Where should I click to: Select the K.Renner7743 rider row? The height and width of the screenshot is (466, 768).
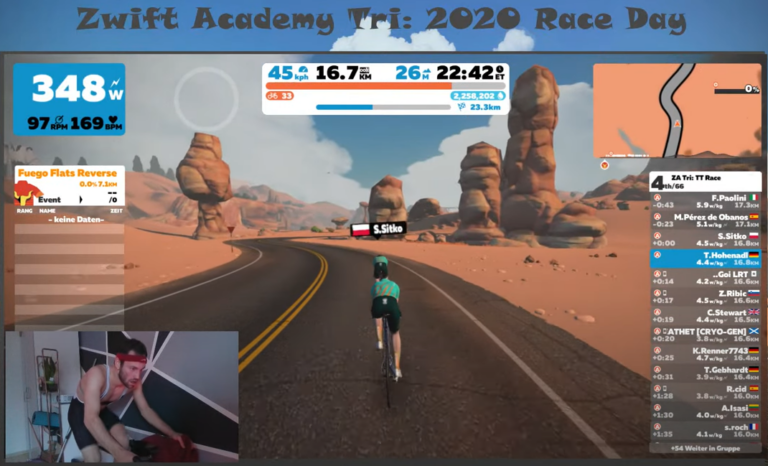[705, 354]
